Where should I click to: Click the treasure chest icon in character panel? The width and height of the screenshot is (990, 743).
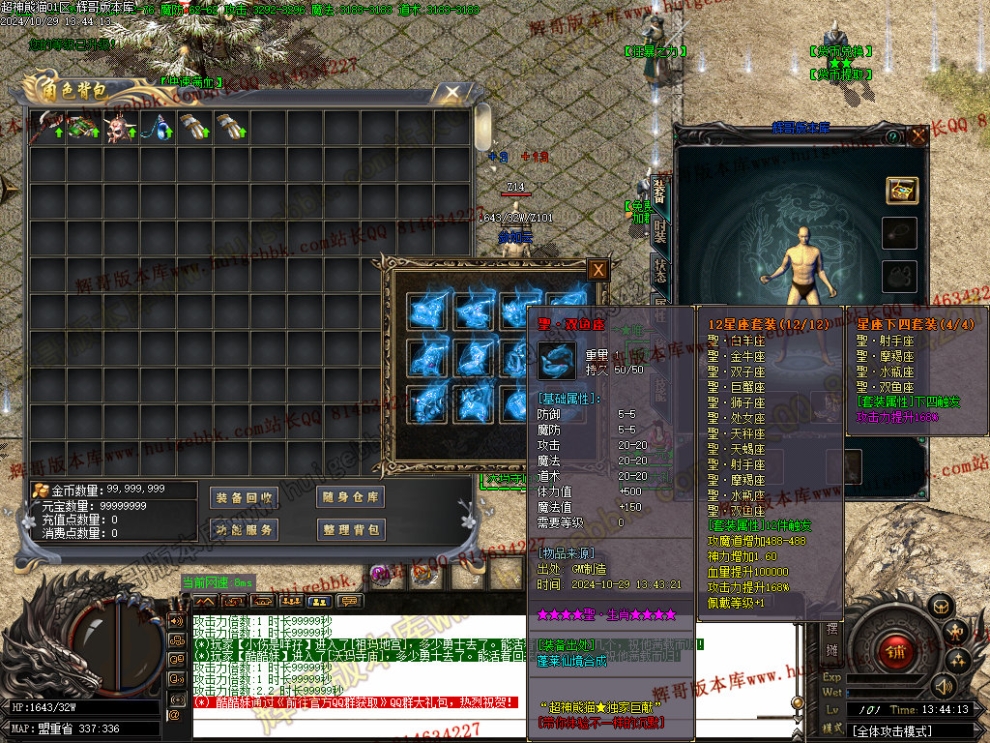[901, 191]
